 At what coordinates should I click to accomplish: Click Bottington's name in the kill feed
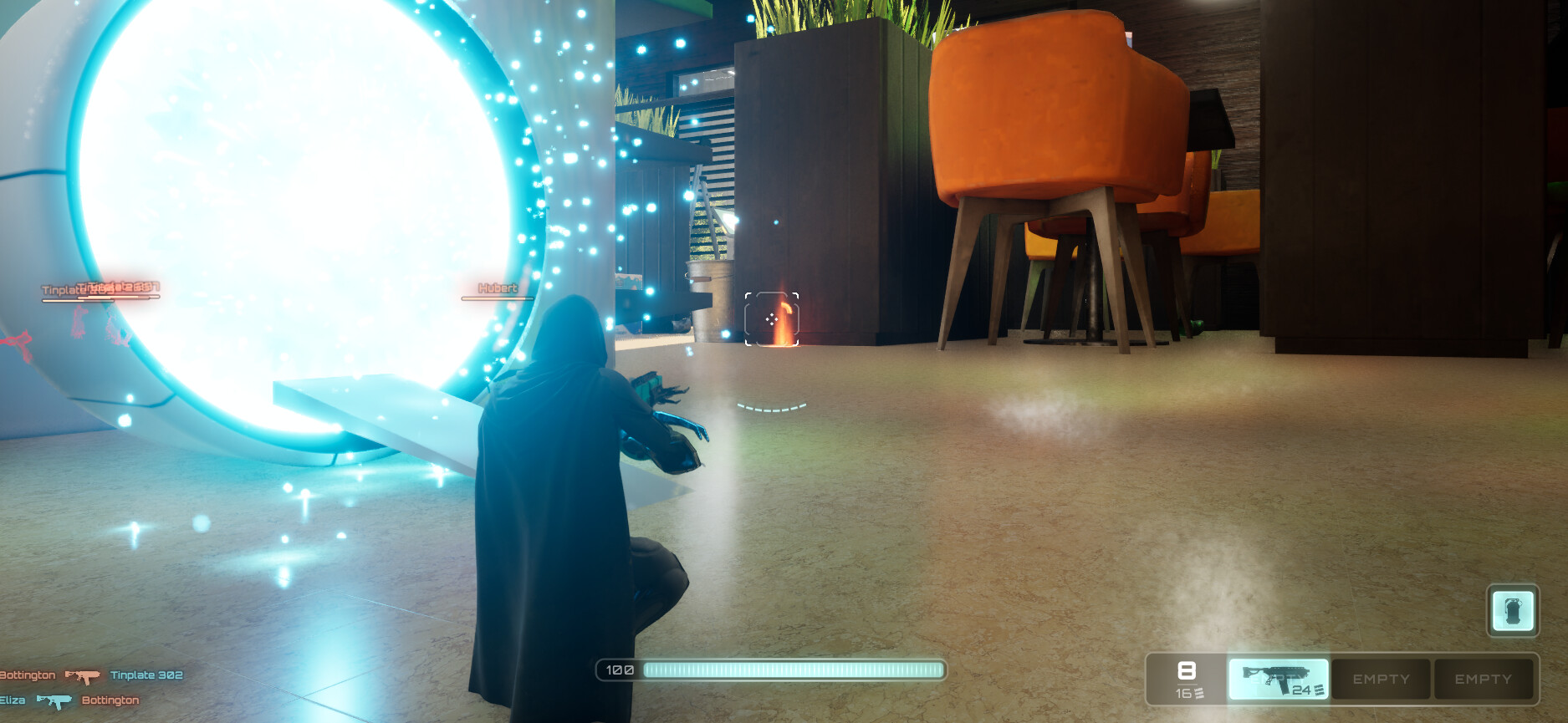pyautogui.click(x=28, y=675)
